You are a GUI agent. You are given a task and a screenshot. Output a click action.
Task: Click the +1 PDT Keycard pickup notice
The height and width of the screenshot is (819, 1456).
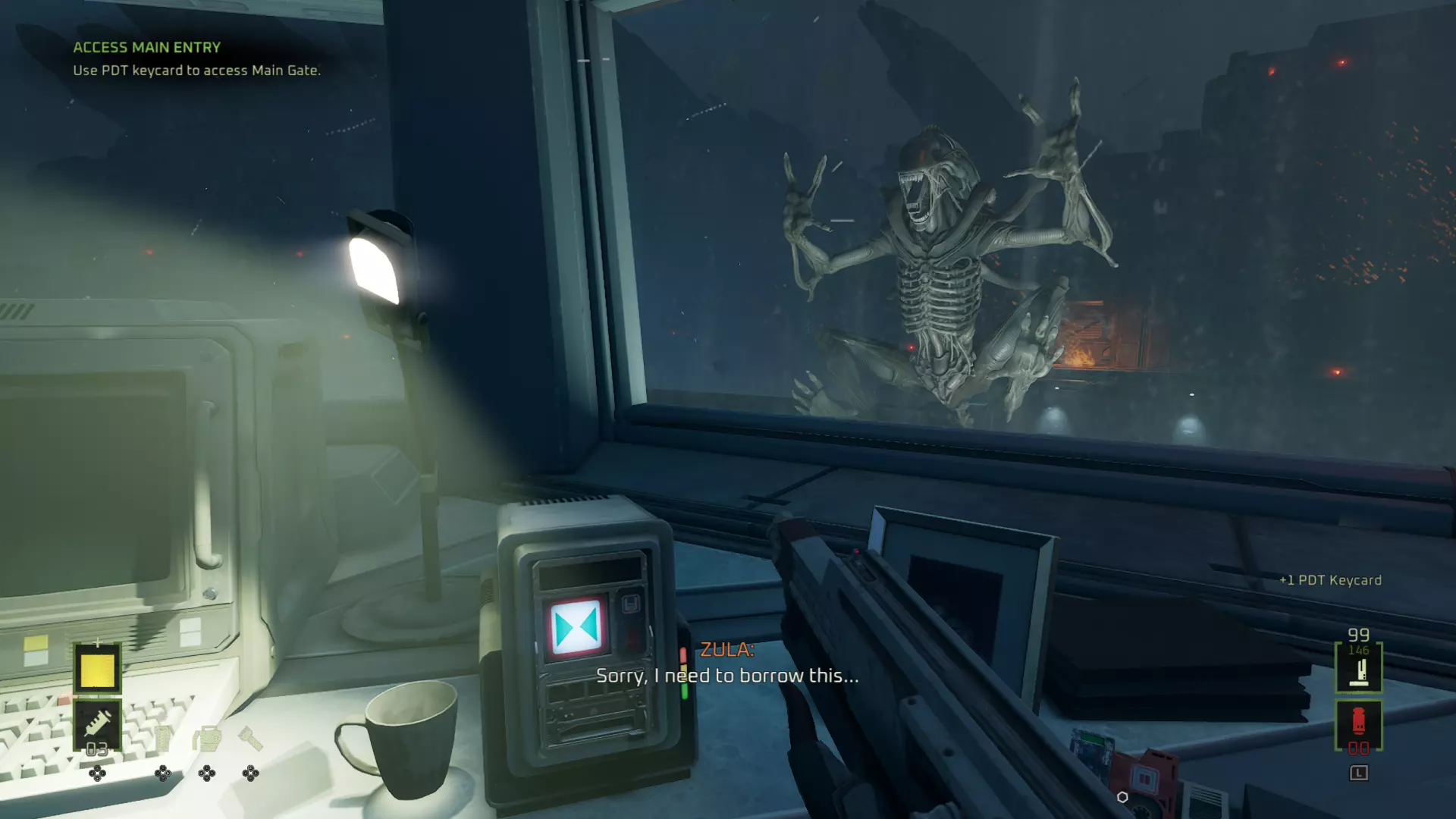[x=1330, y=580]
